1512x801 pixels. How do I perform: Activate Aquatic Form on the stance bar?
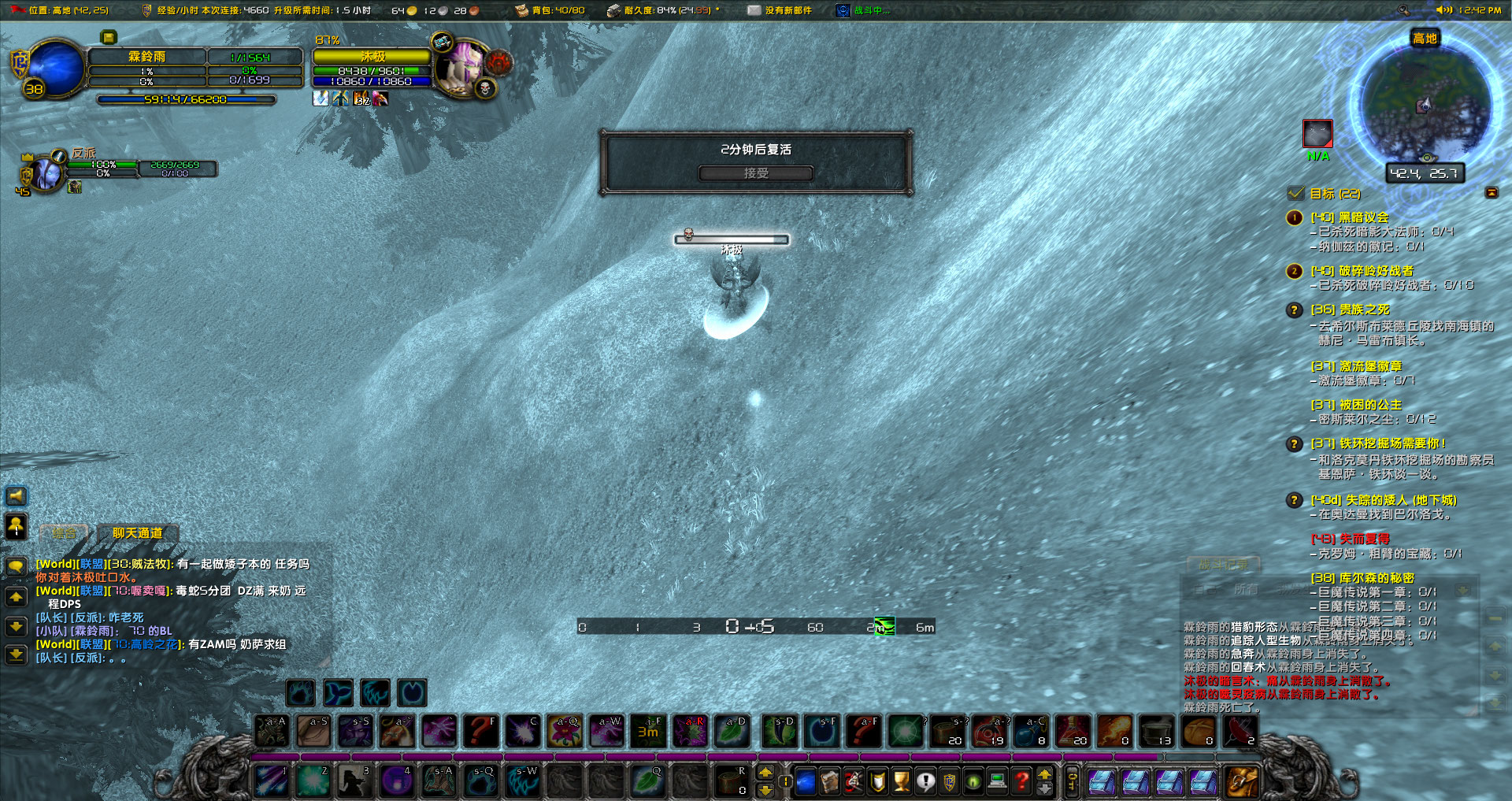[x=337, y=693]
